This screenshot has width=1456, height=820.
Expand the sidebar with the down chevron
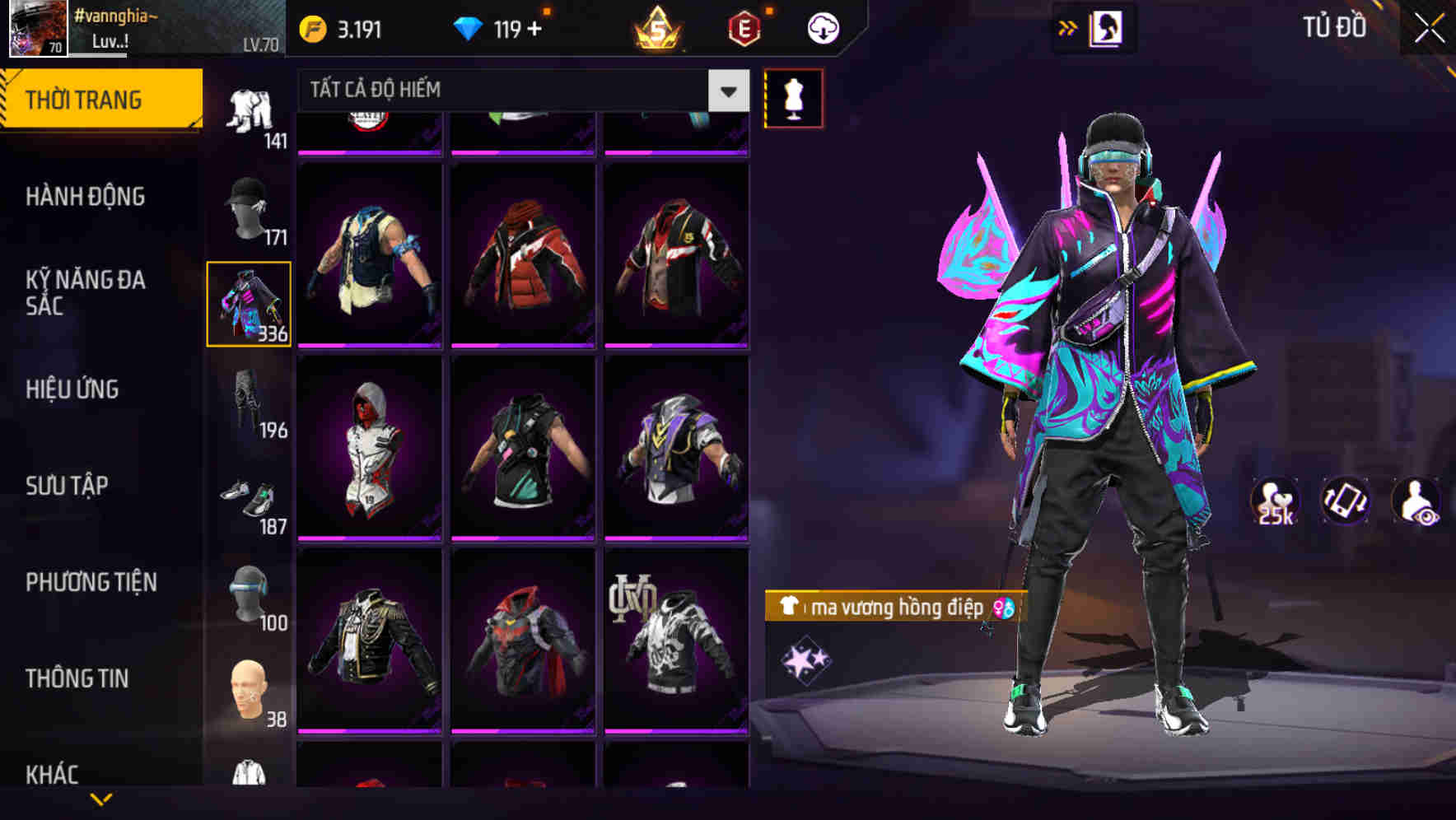point(101,798)
